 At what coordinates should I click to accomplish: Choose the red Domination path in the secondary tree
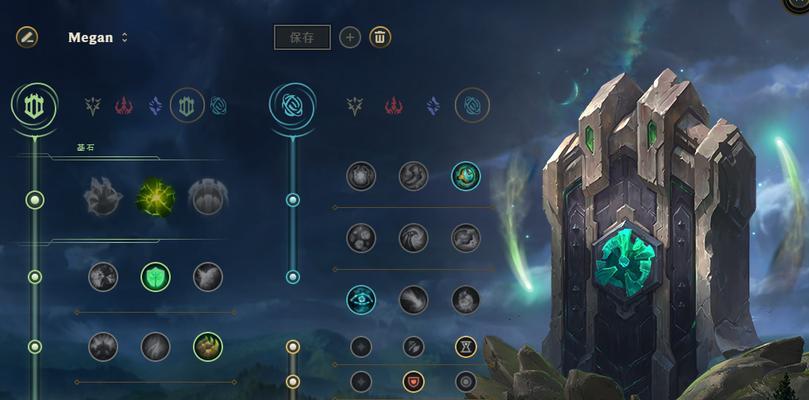390,105
